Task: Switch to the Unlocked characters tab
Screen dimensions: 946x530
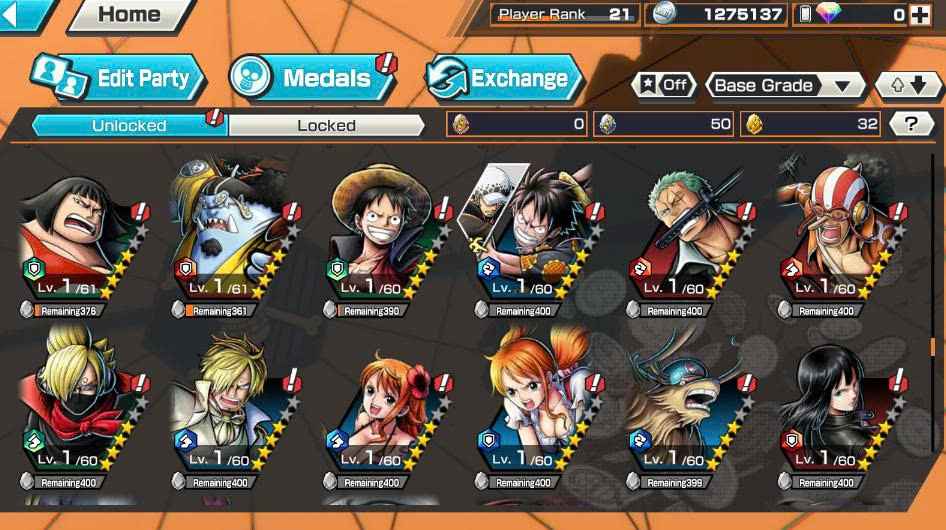Action: pos(129,125)
